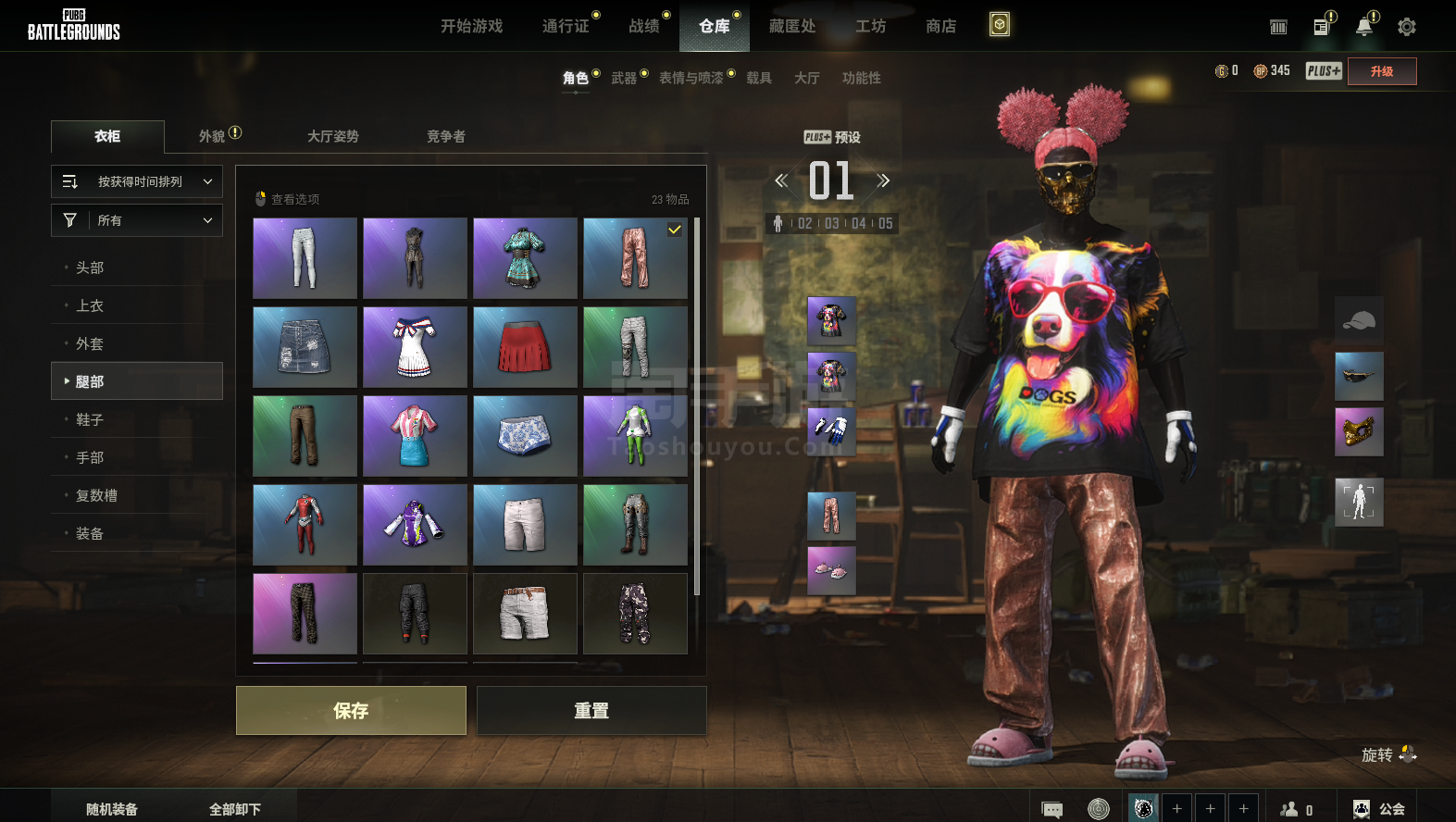The height and width of the screenshot is (822, 1456).
Task: Save the outfit with 保存 button
Action: pyautogui.click(x=351, y=710)
